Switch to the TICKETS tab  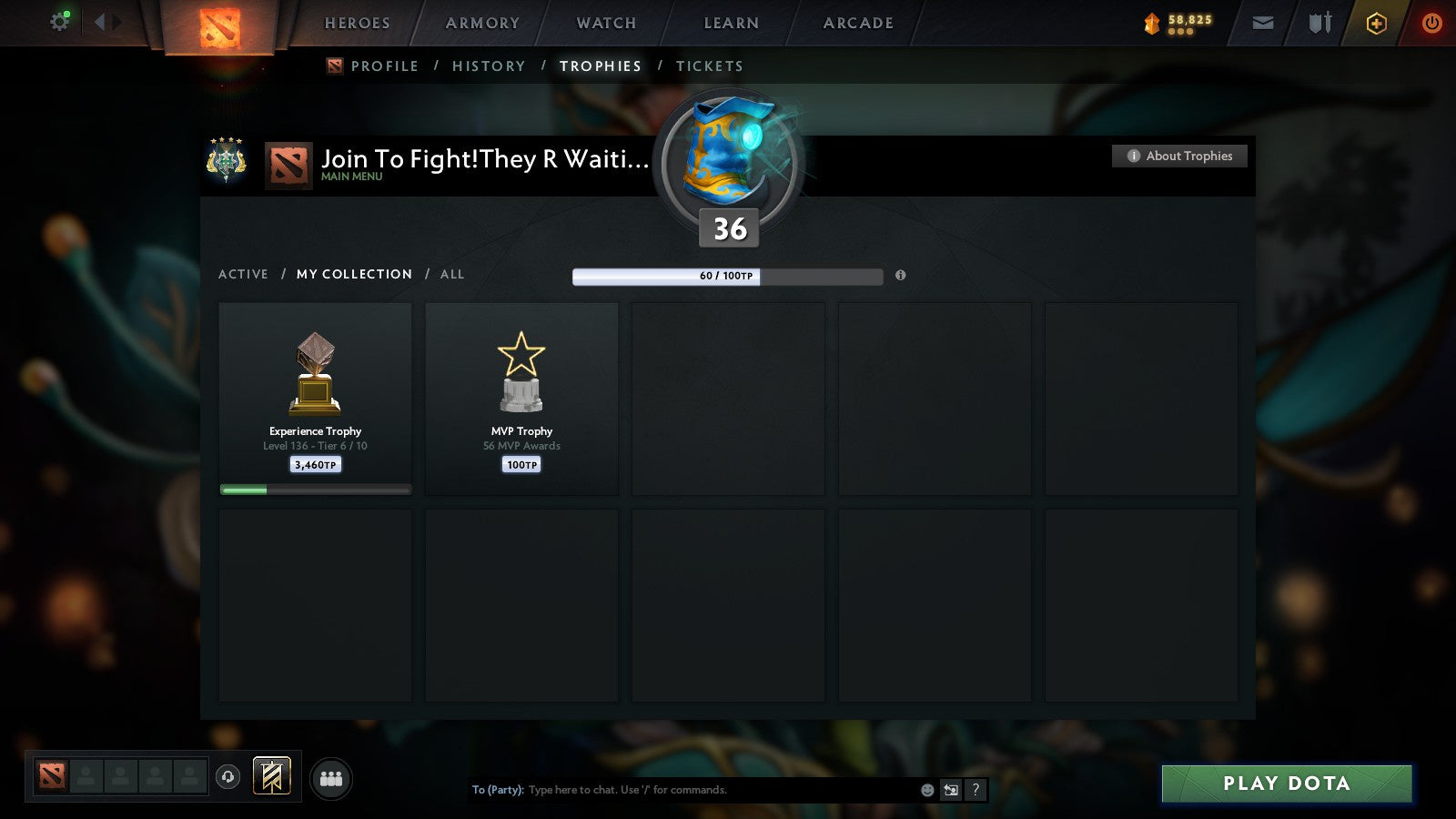[710, 66]
